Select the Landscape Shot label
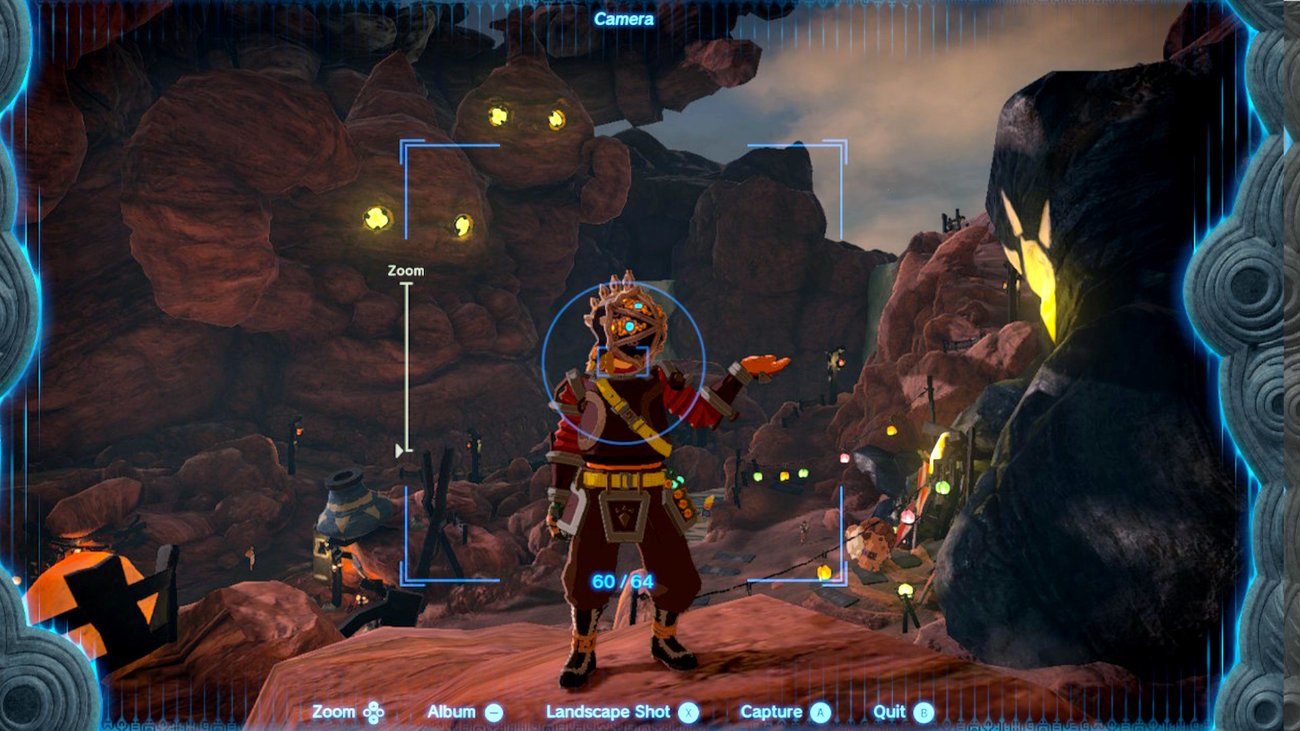Screen dimensions: 1300x731 pyautogui.click(x=608, y=712)
